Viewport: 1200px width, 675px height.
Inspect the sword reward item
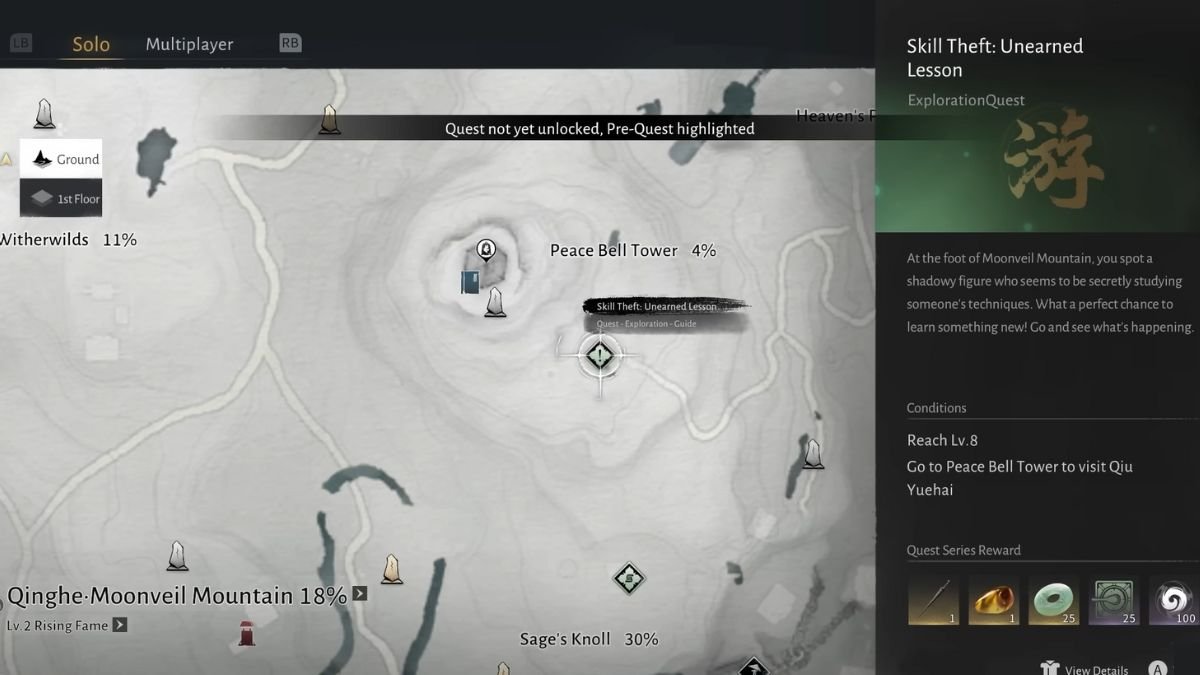[933, 601]
